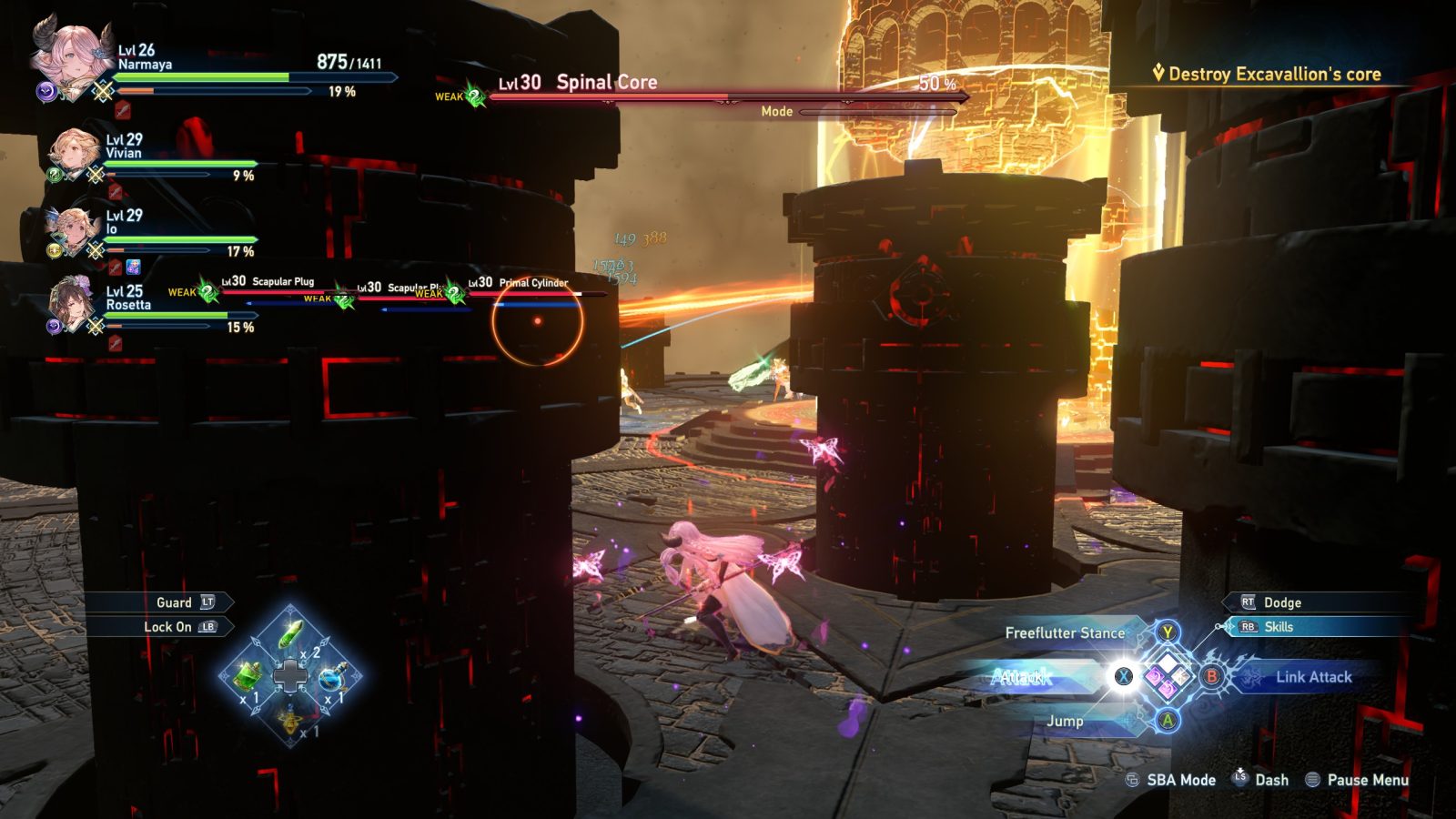The image size is (1456, 819).
Task: Choose the golden revival item slot
Action: 290,720
